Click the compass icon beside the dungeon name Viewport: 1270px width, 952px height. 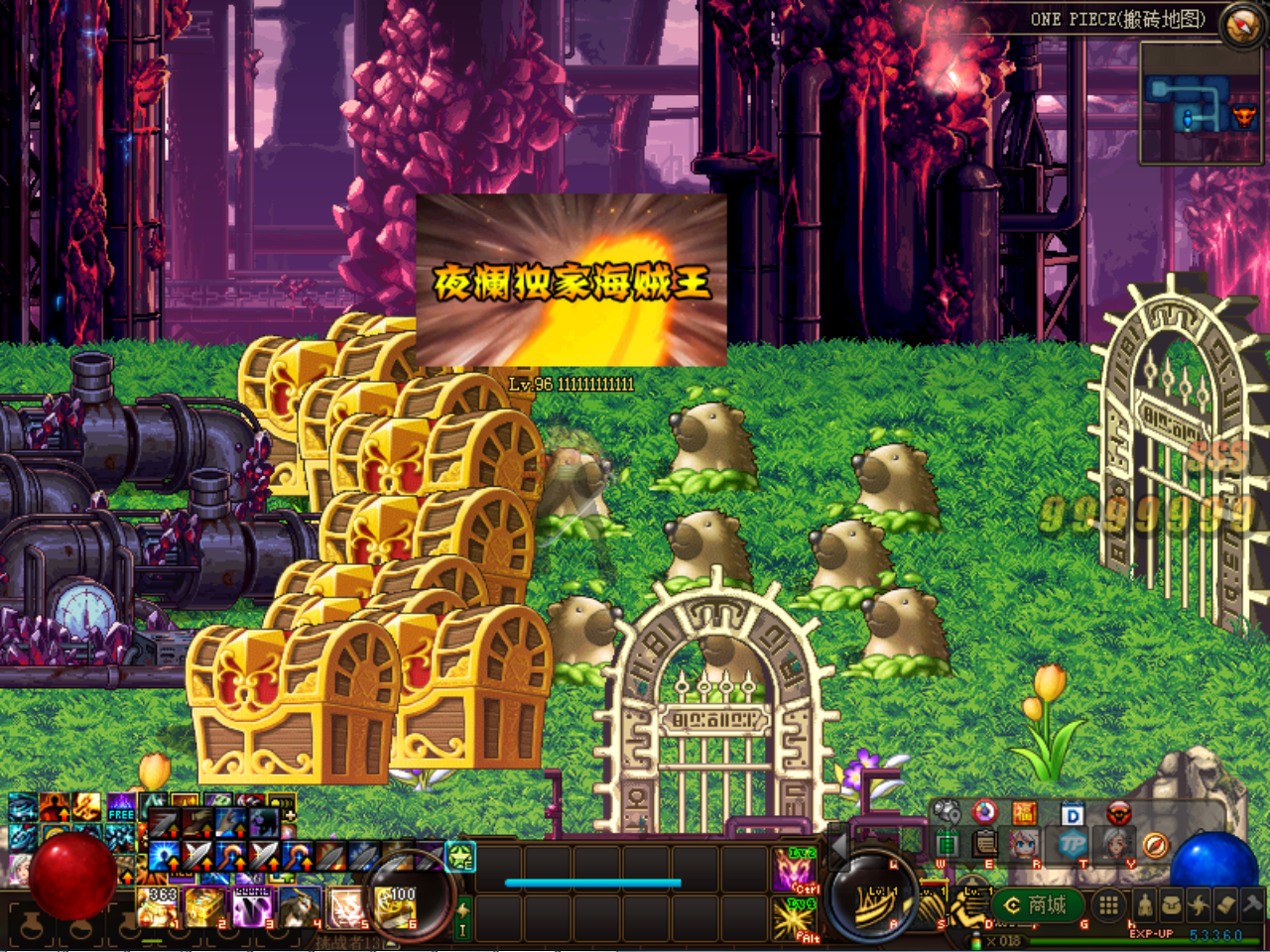coord(1241,26)
